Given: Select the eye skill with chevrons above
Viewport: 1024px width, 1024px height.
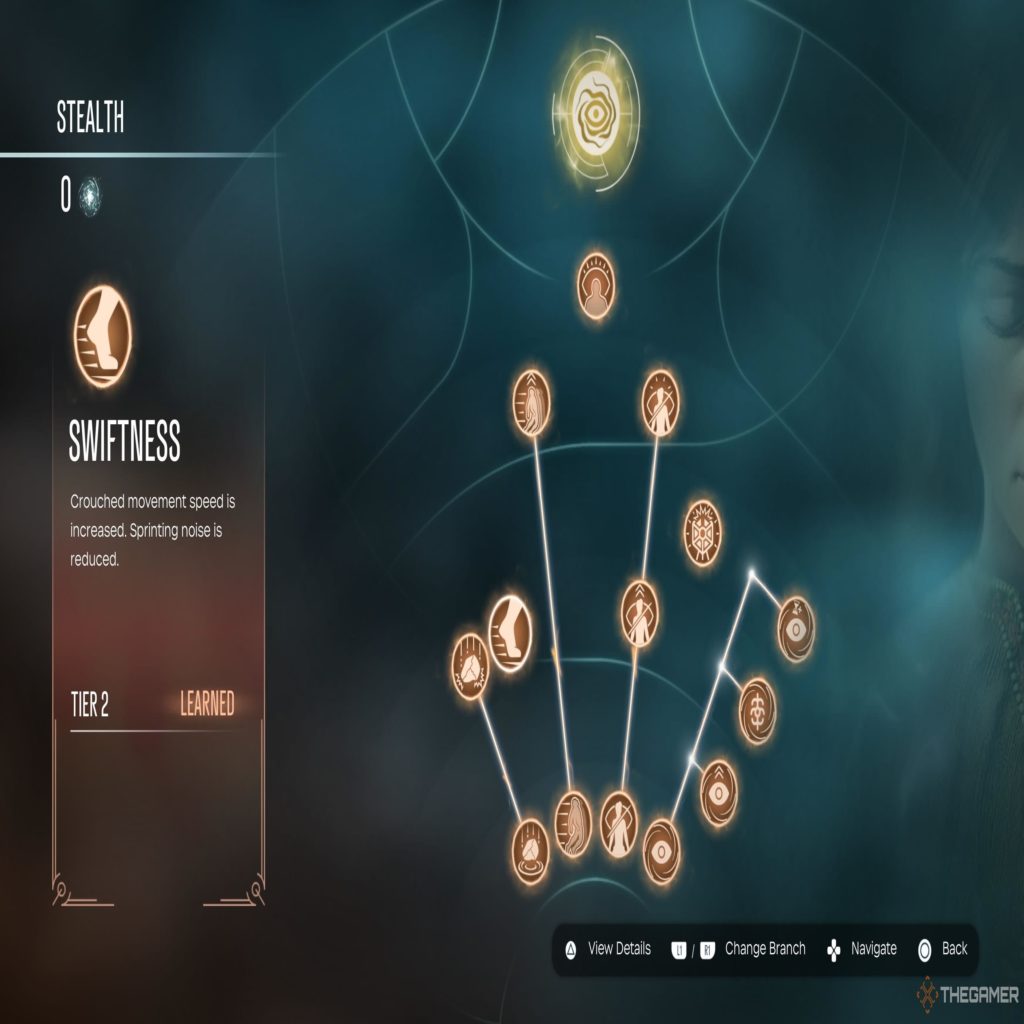Looking at the screenshot, I should tap(718, 793).
